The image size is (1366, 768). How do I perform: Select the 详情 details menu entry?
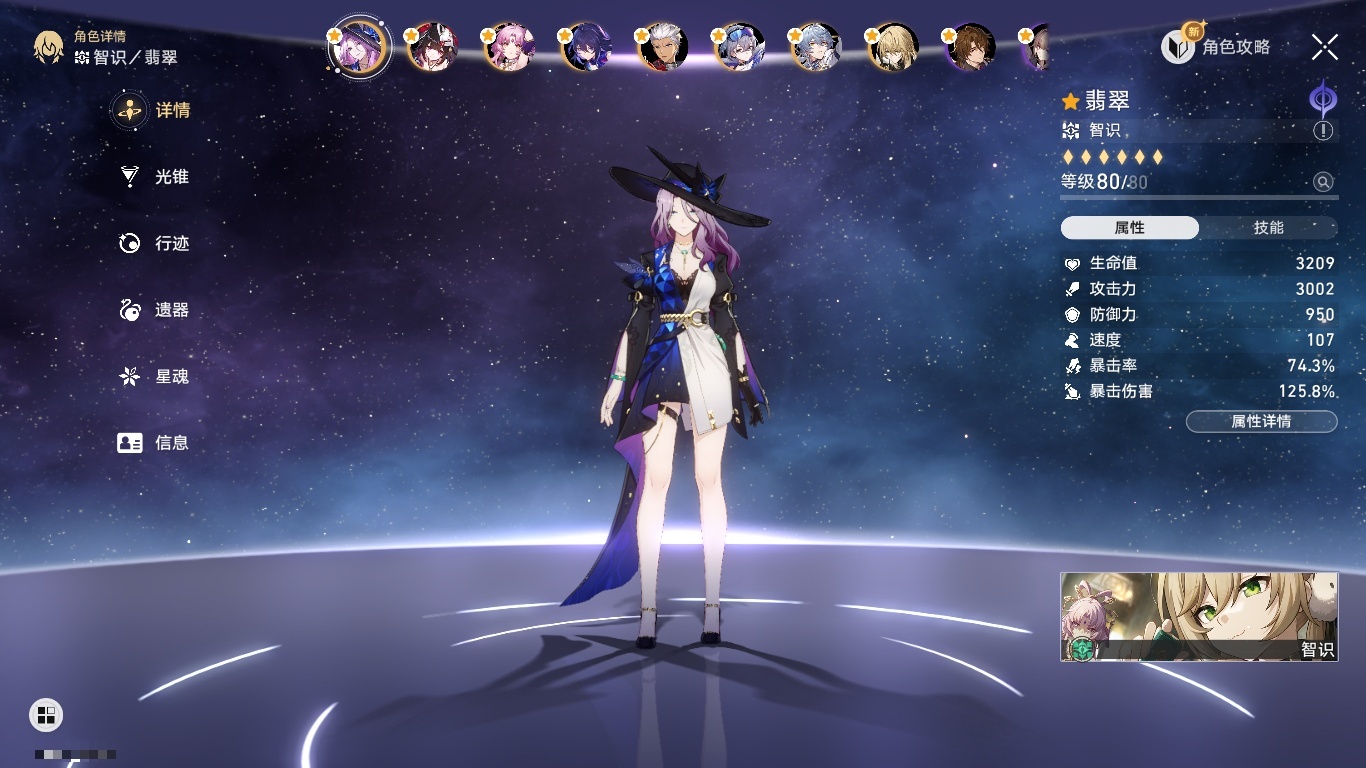(155, 110)
